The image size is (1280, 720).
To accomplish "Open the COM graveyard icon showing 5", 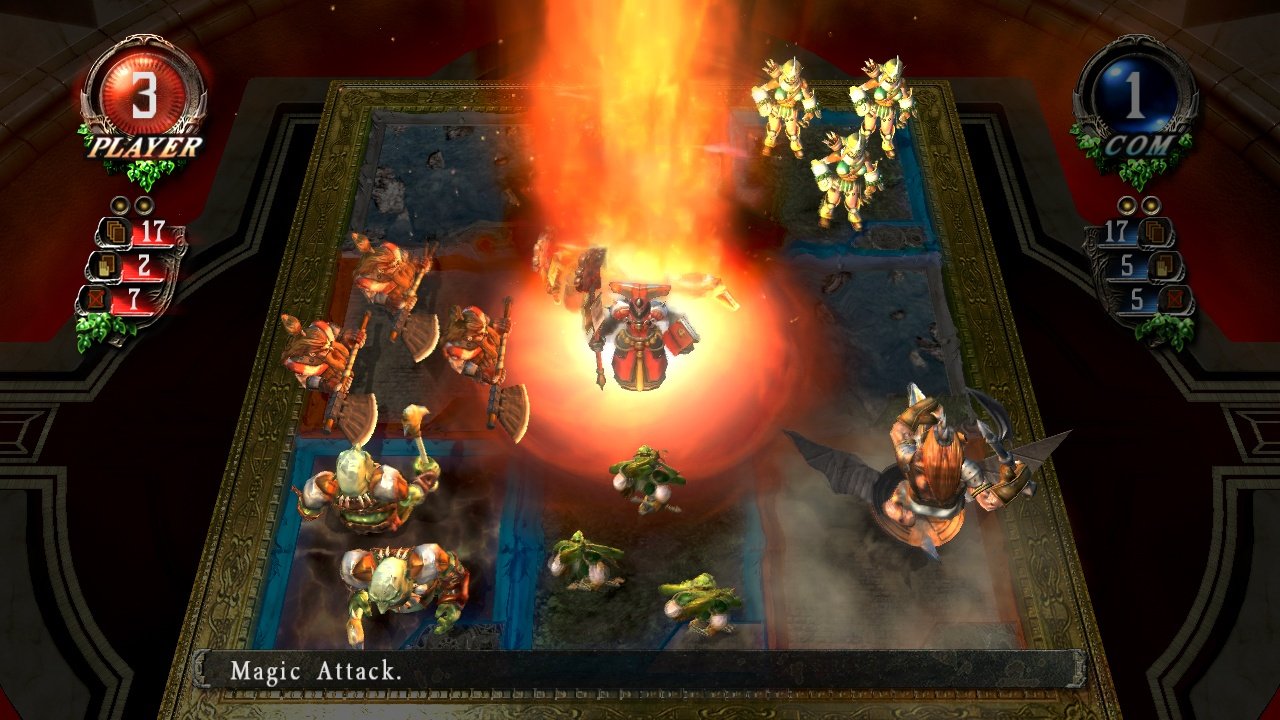I will point(1174,298).
